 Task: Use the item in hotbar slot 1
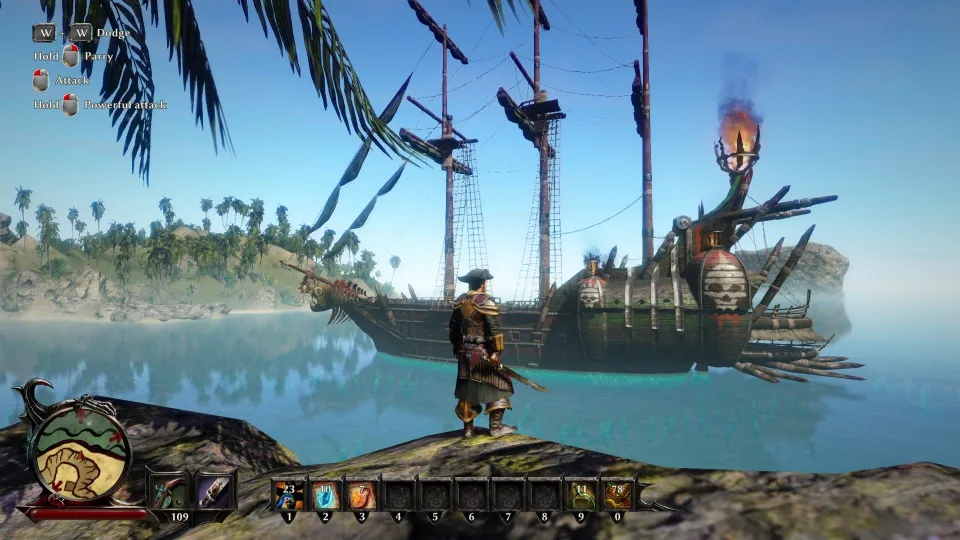tap(289, 495)
